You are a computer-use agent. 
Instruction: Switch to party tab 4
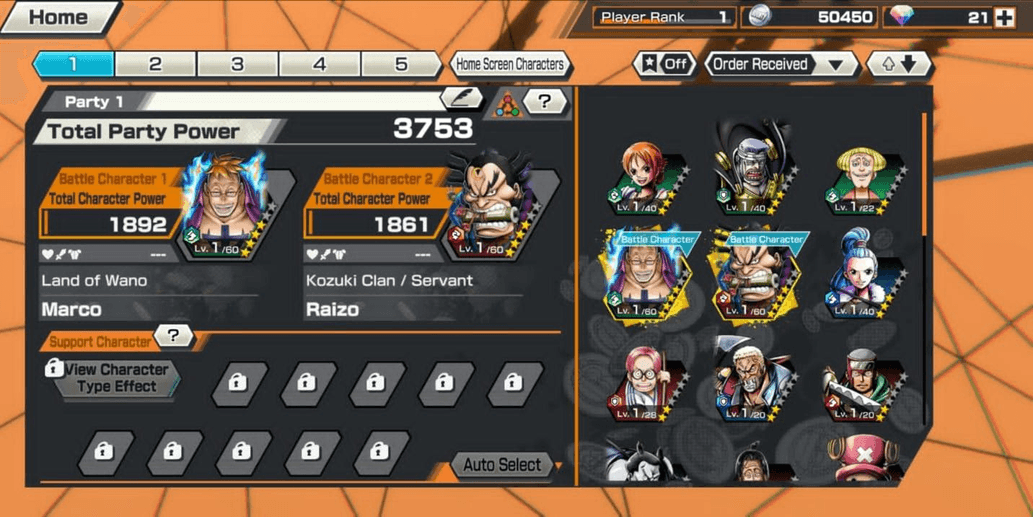pyautogui.click(x=319, y=64)
